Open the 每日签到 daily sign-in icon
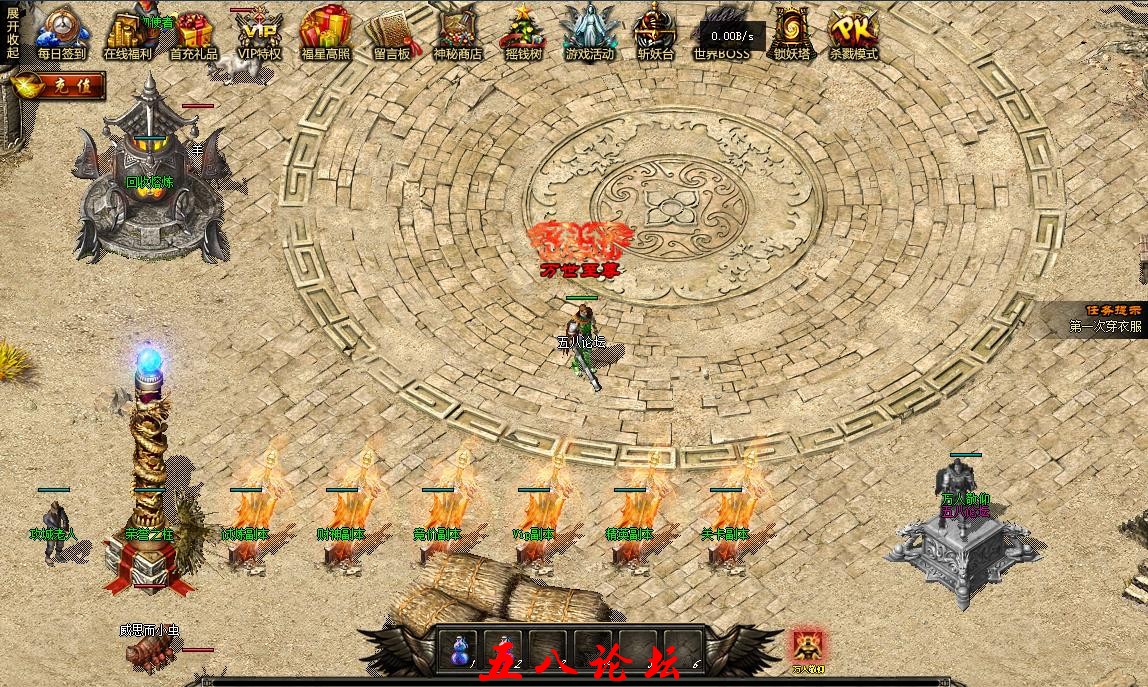This screenshot has height=687, width=1148. 61,32
